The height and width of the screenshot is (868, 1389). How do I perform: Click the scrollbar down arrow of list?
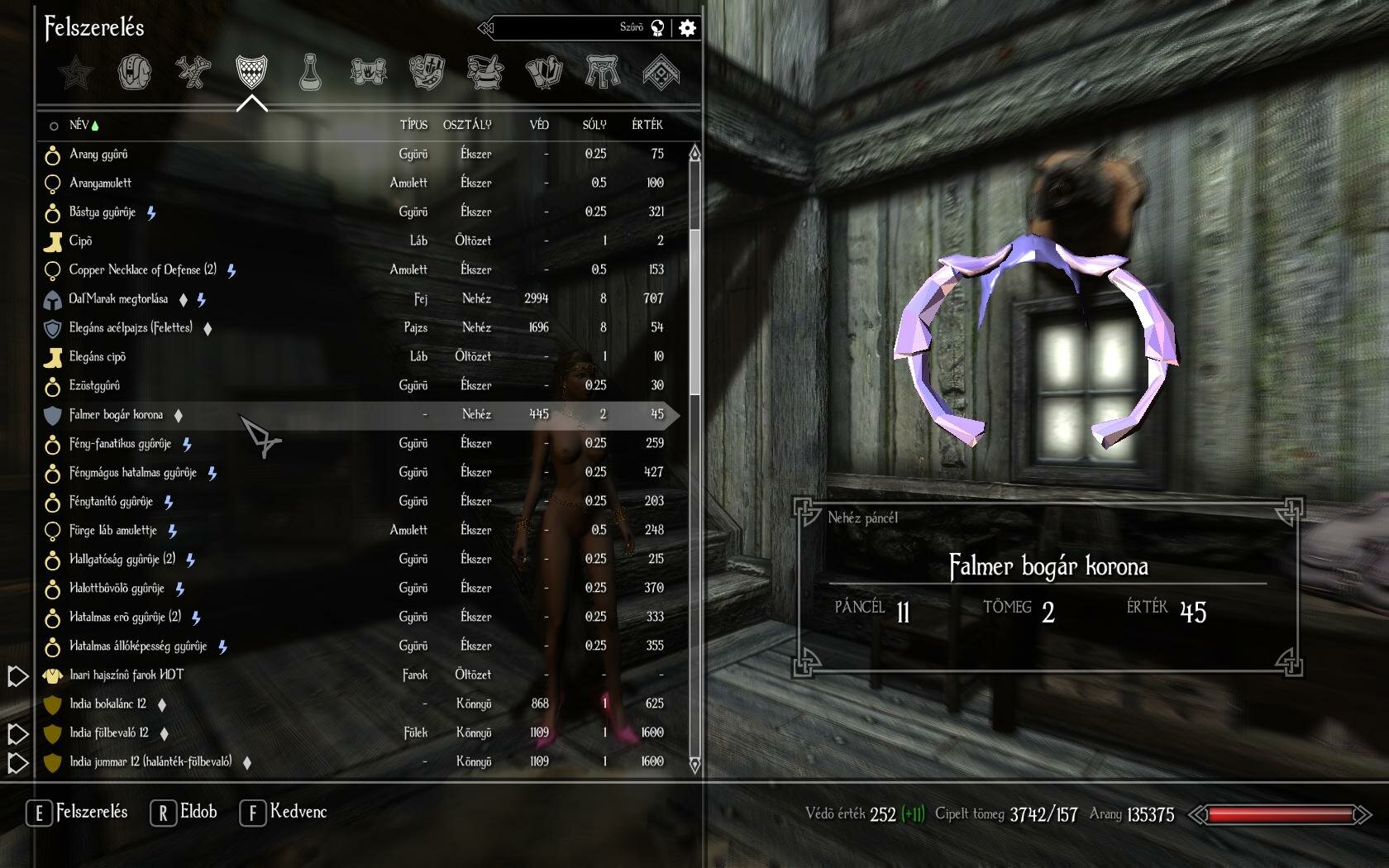click(x=694, y=765)
